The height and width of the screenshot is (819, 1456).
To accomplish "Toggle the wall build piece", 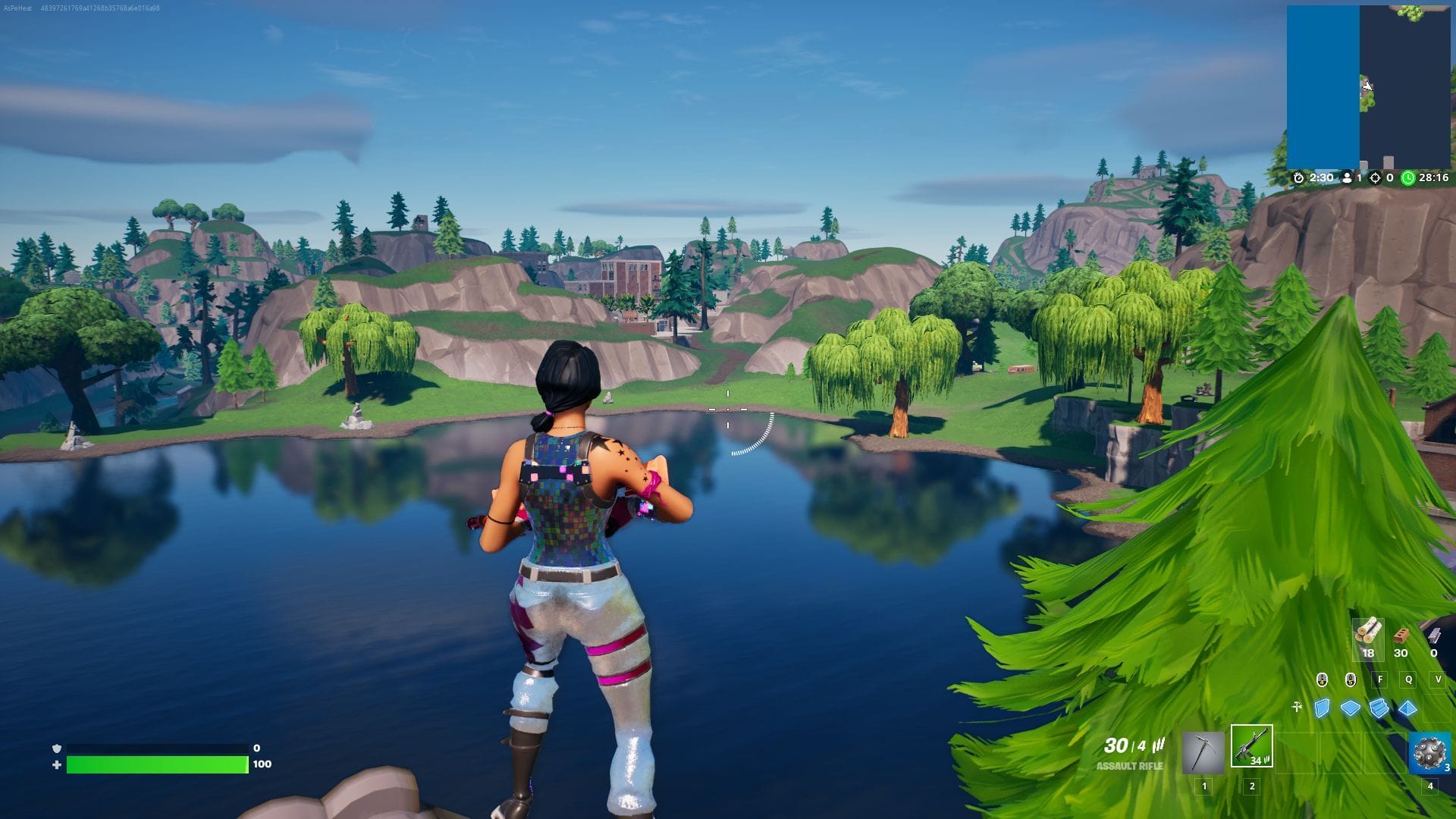I will [1322, 708].
